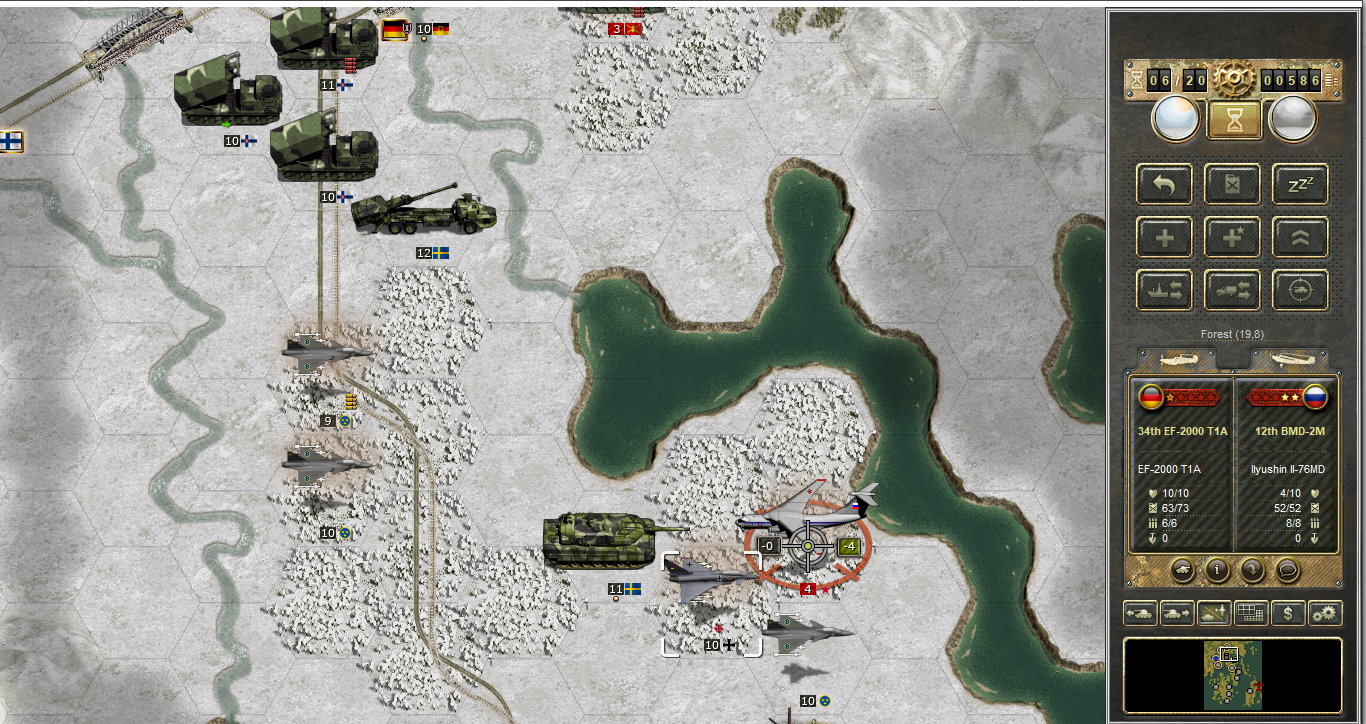Upgrade unit with the chevrons button
The height and width of the screenshot is (724, 1366).
point(1300,237)
